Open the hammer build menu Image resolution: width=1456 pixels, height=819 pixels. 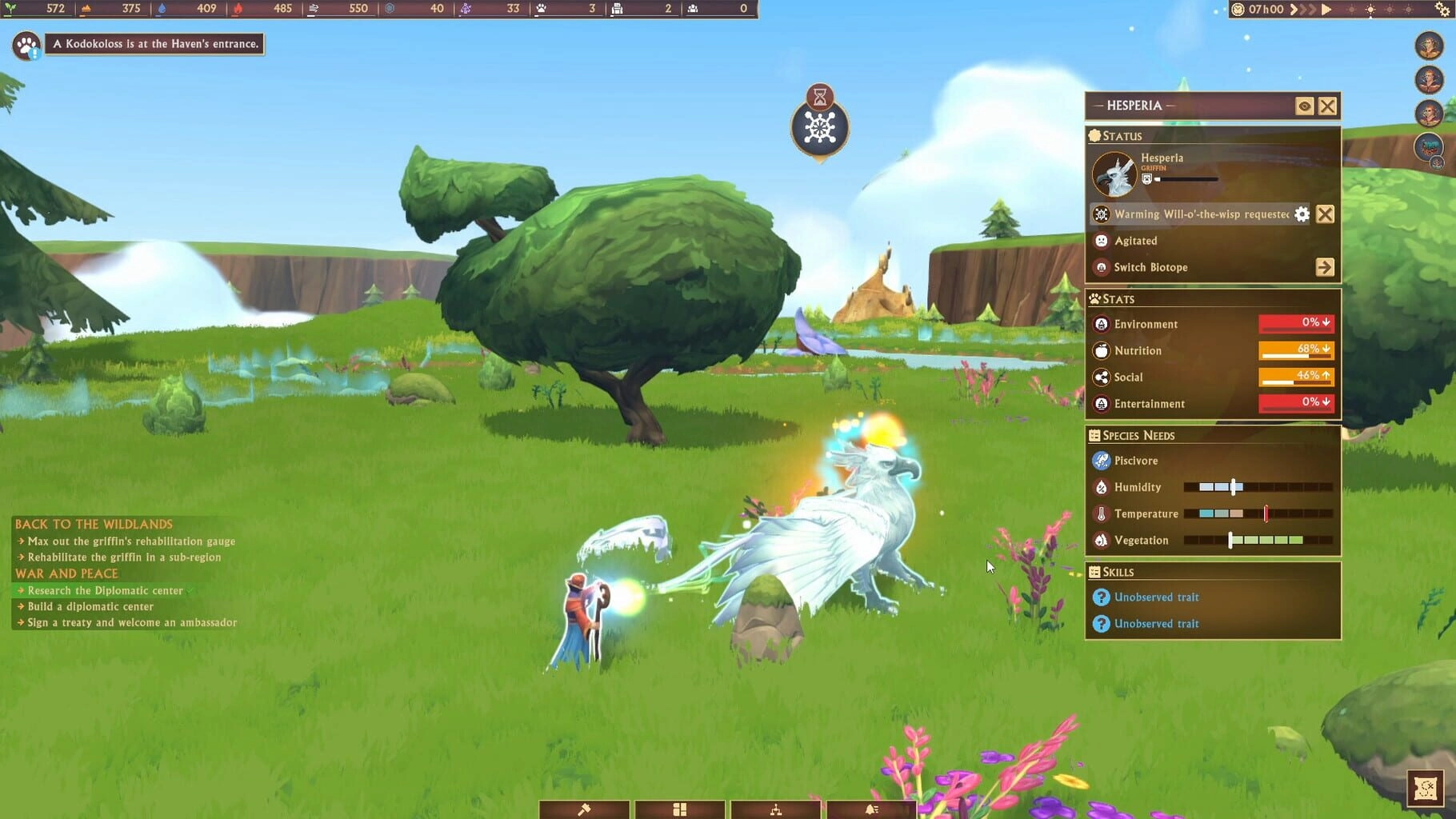coord(584,809)
